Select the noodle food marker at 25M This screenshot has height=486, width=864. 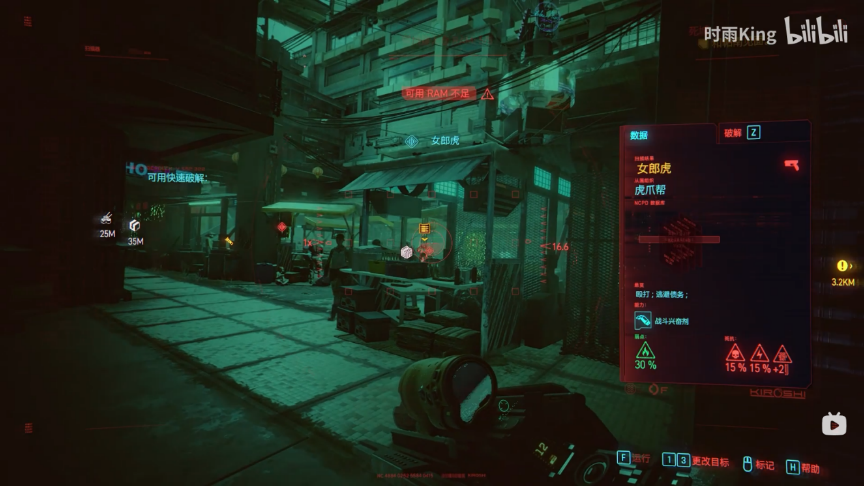tap(107, 219)
